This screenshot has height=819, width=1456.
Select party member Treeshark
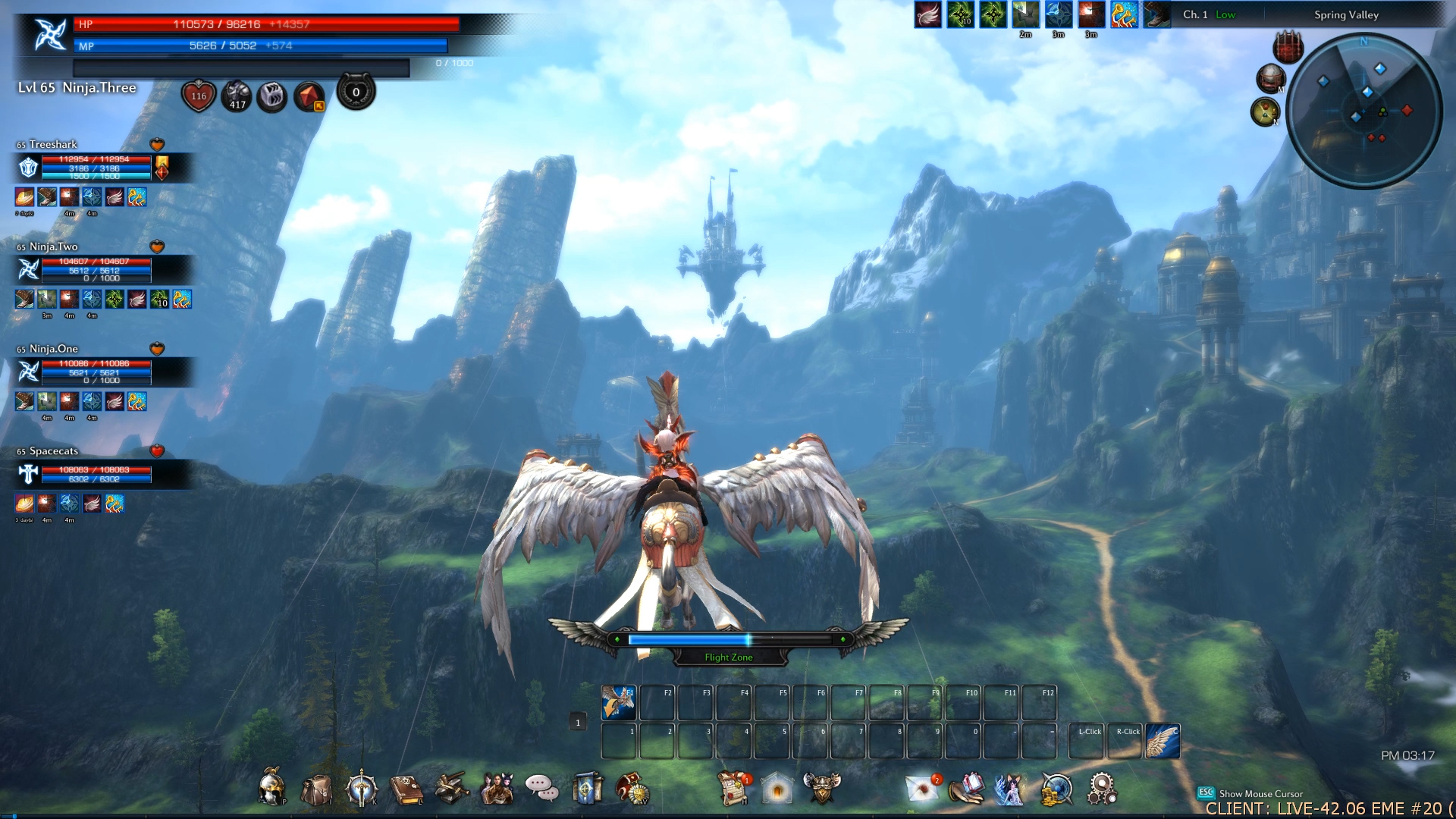[x=53, y=144]
